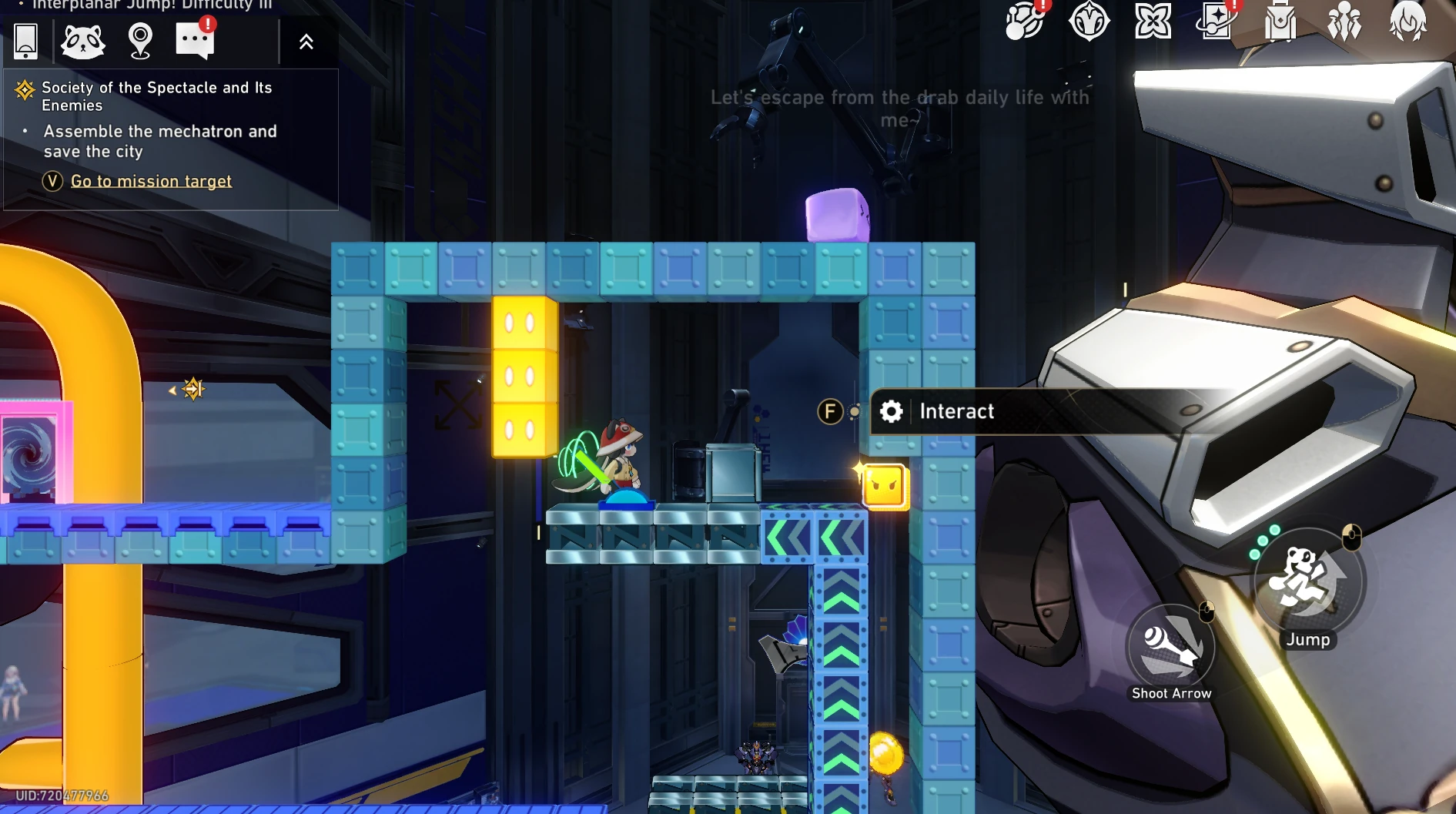Screen dimensions: 1456x814
Task: Follow the Go to mission target link
Action: [151, 181]
